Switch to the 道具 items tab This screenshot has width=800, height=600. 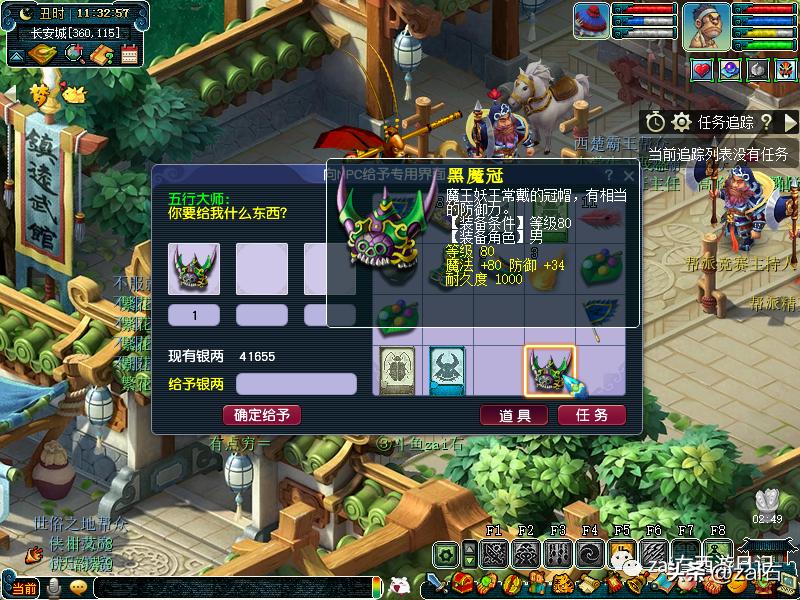click(x=513, y=415)
